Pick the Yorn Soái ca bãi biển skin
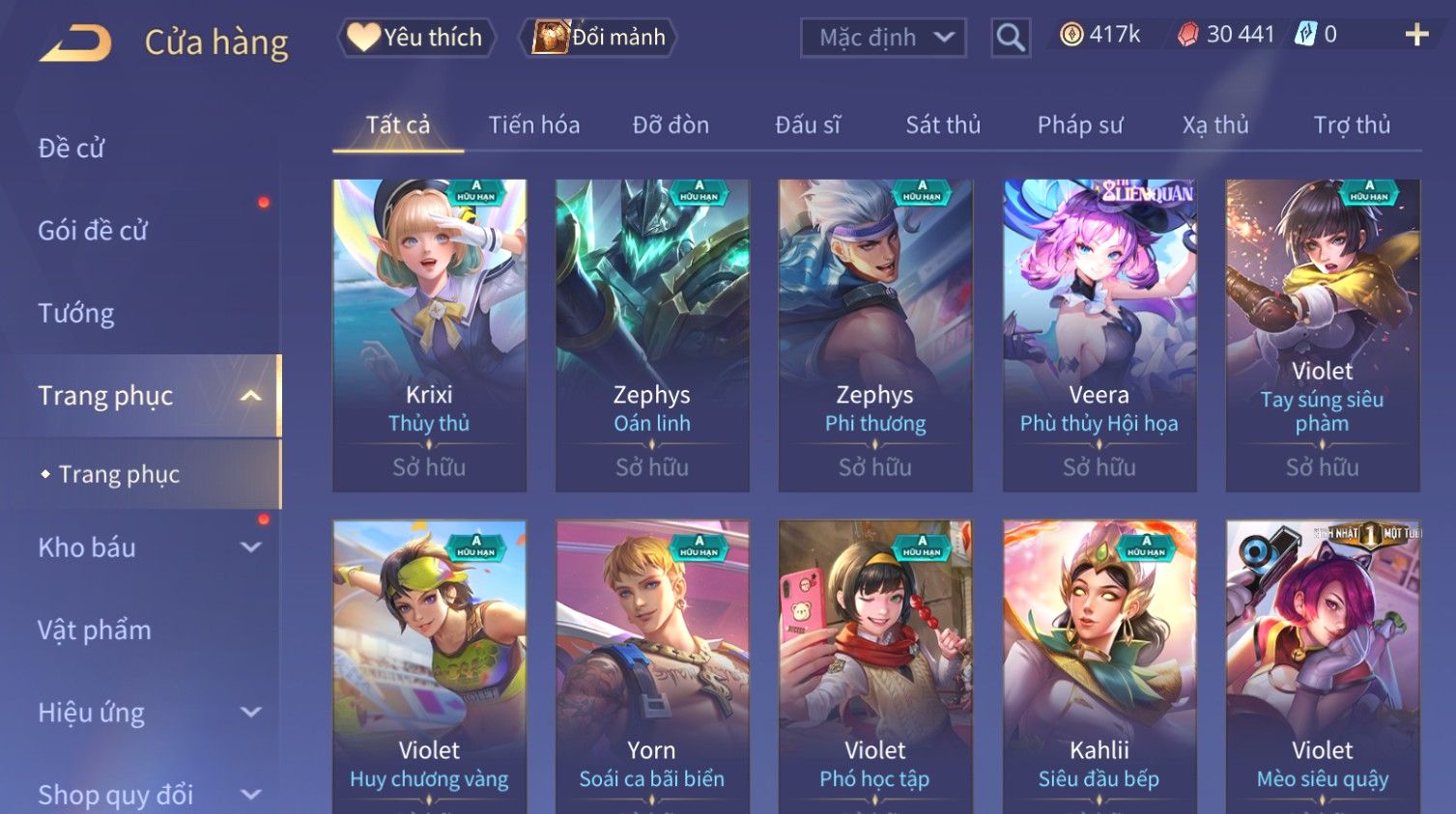1456x814 pixels. click(x=652, y=666)
